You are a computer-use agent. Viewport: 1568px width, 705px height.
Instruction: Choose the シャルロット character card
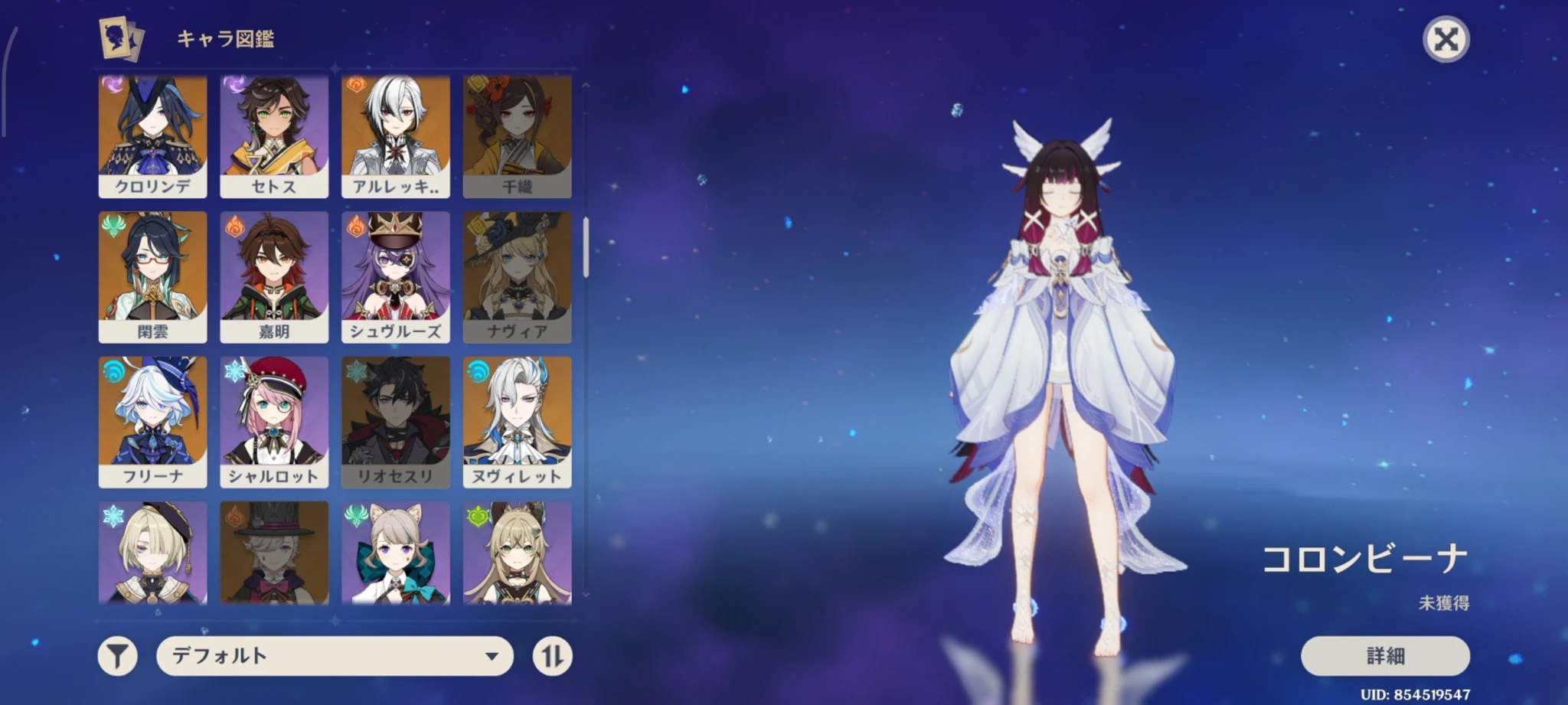[274, 421]
